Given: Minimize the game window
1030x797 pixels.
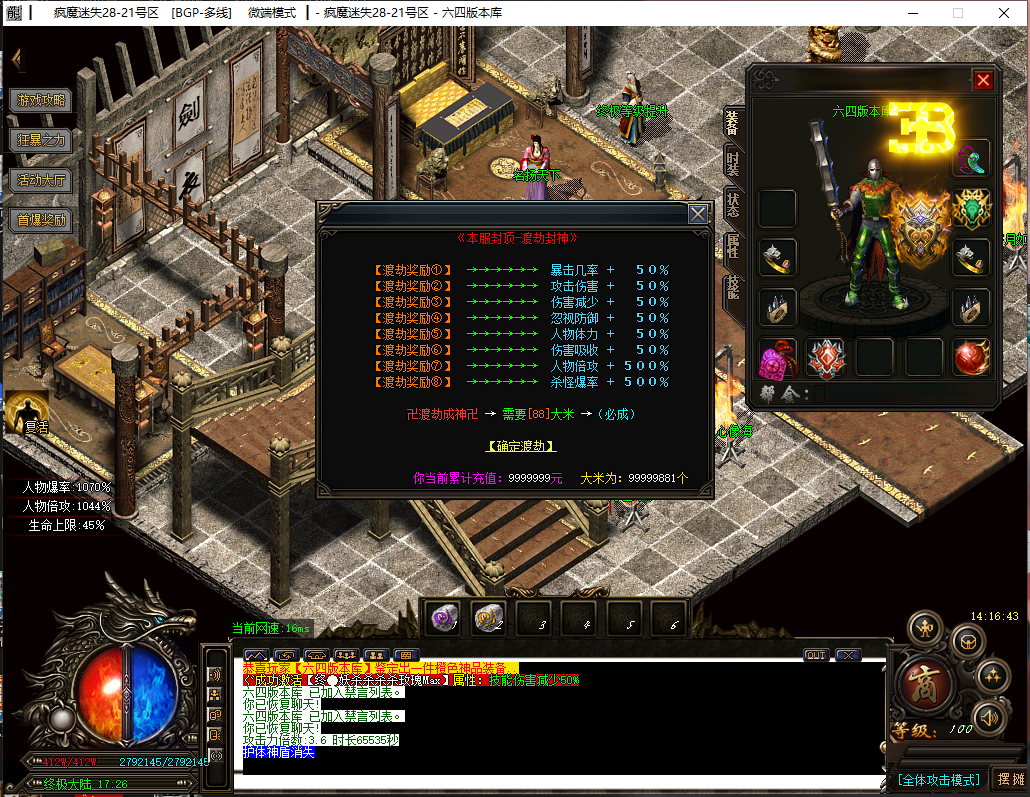Looking at the screenshot, I should pos(912,13).
